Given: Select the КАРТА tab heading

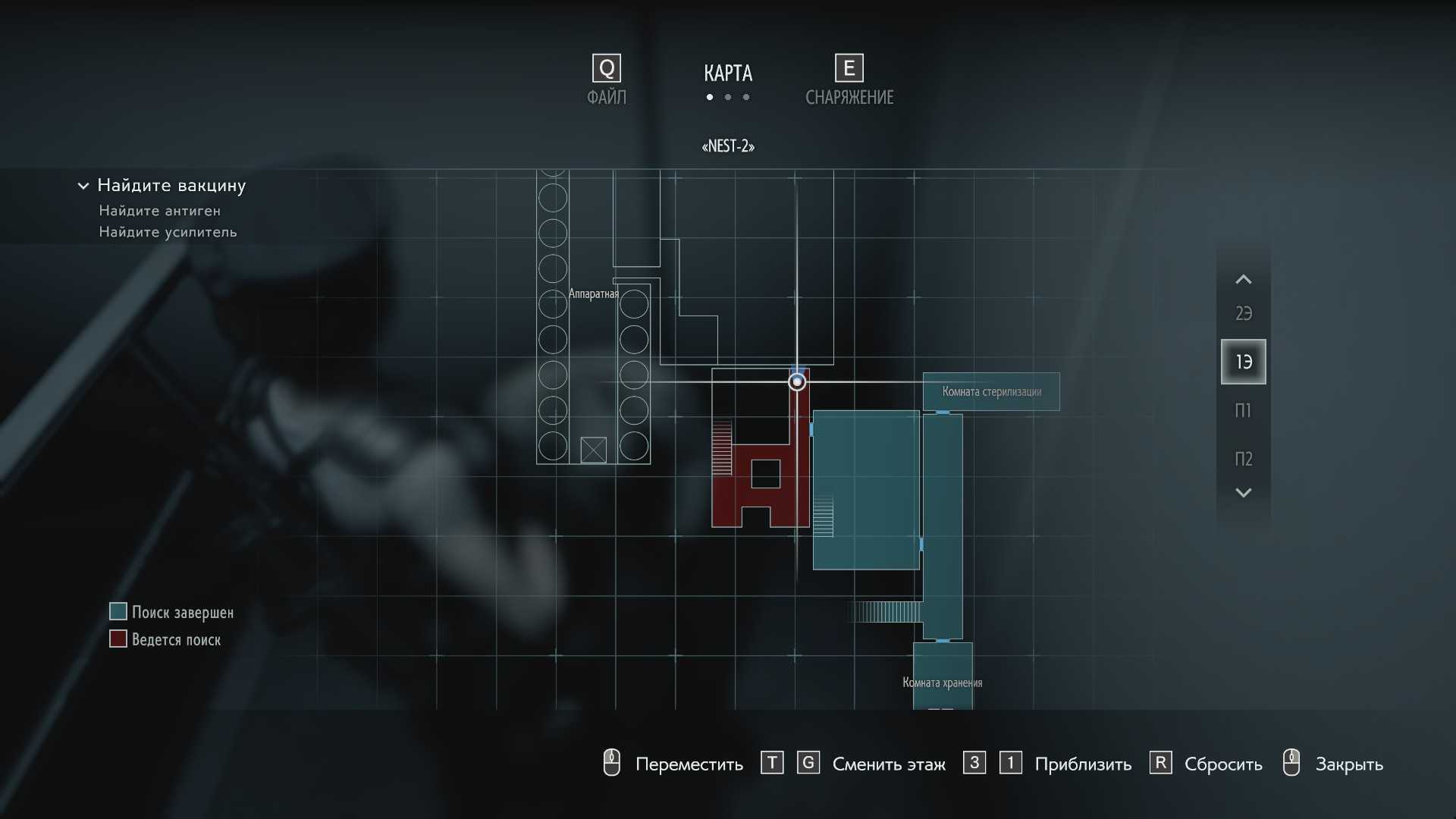Looking at the screenshot, I should [x=727, y=74].
